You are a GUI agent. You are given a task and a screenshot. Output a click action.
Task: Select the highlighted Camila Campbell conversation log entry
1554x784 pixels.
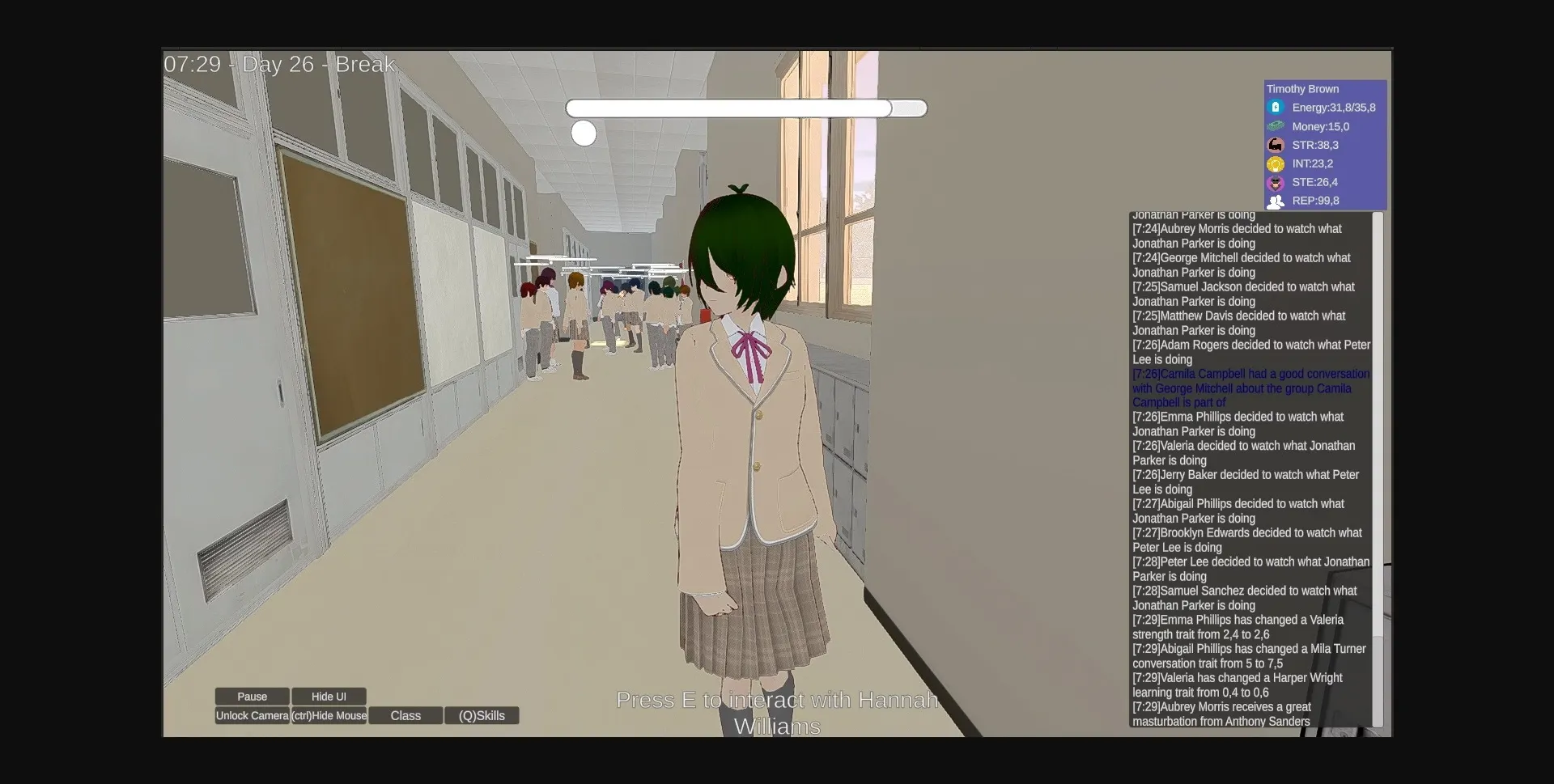(1250, 388)
